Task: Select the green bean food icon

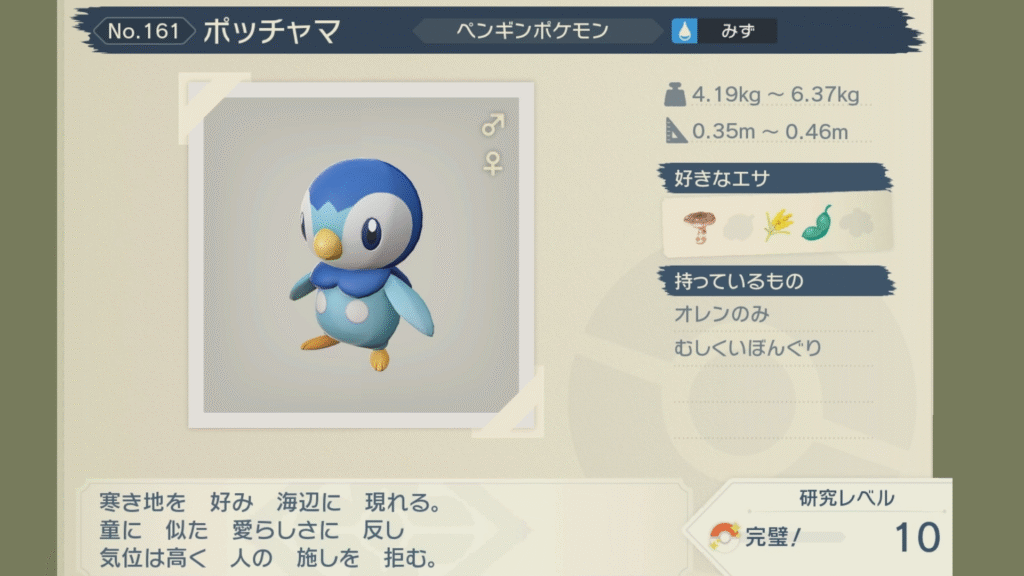Action: pyautogui.click(x=816, y=222)
